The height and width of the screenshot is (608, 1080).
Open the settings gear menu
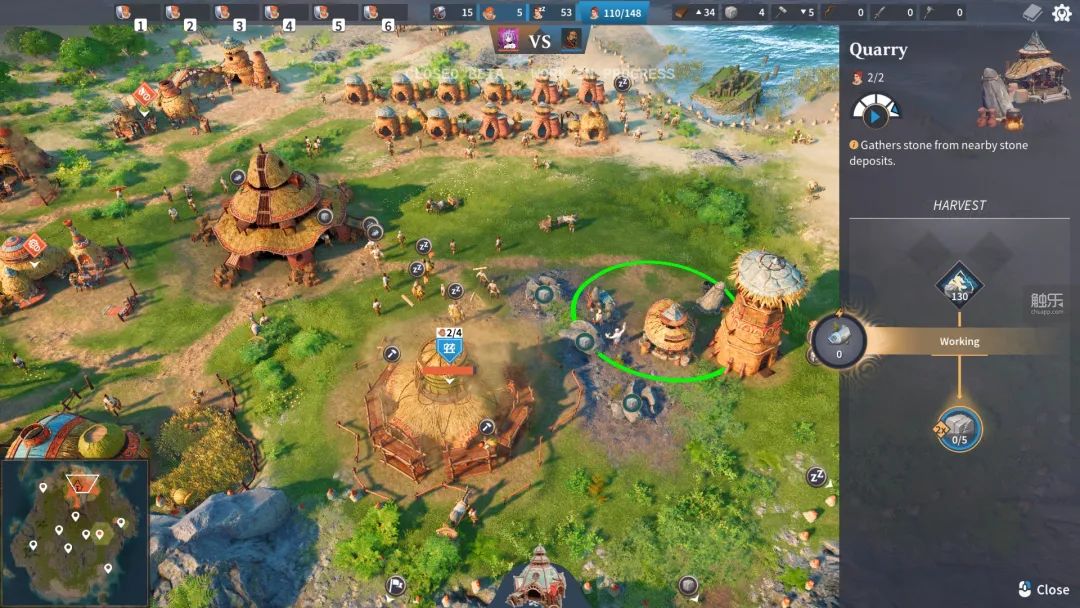point(1061,13)
